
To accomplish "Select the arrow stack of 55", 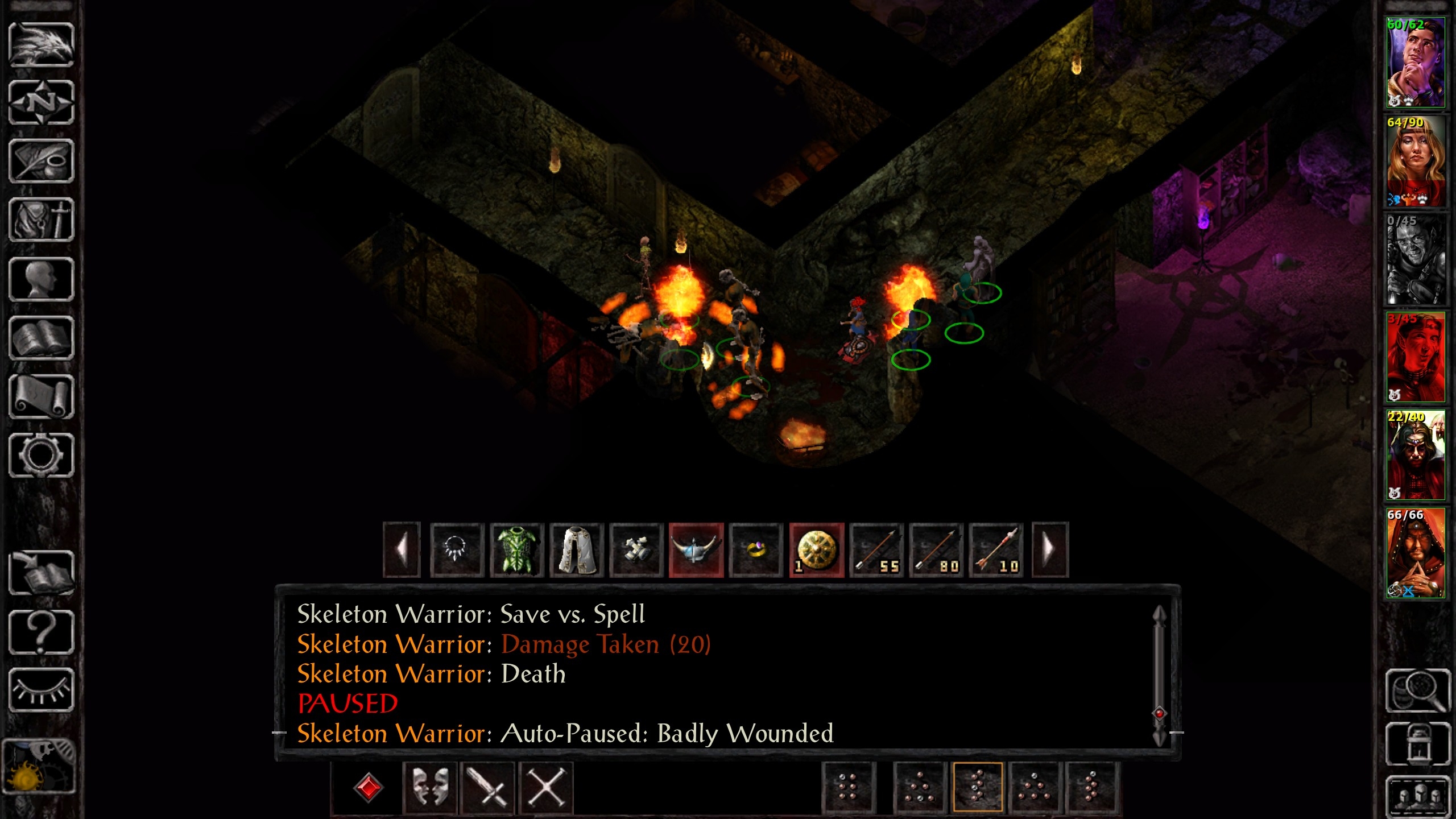I will point(876,550).
